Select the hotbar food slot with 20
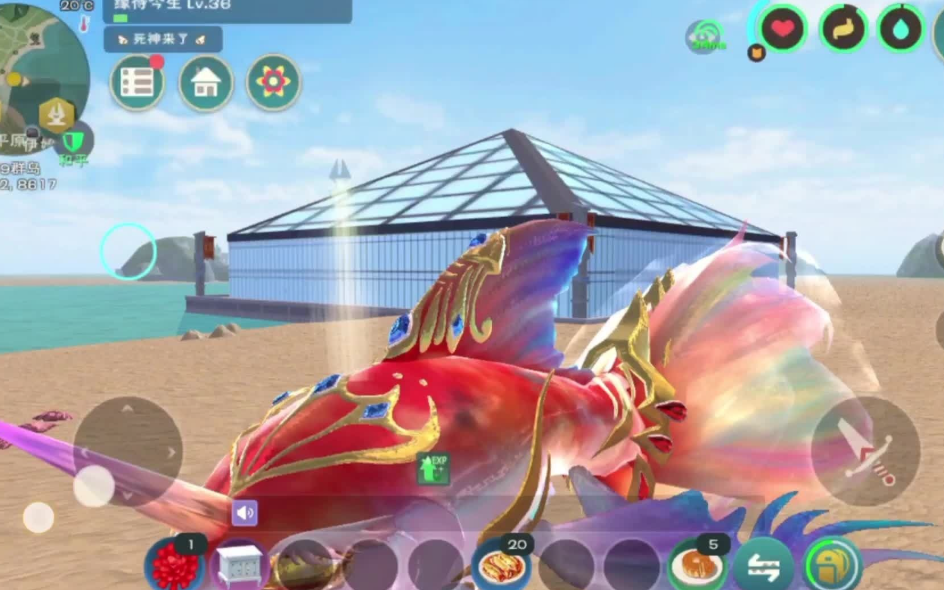The width and height of the screenshot is (944, 590). click(x=502, y=566)
